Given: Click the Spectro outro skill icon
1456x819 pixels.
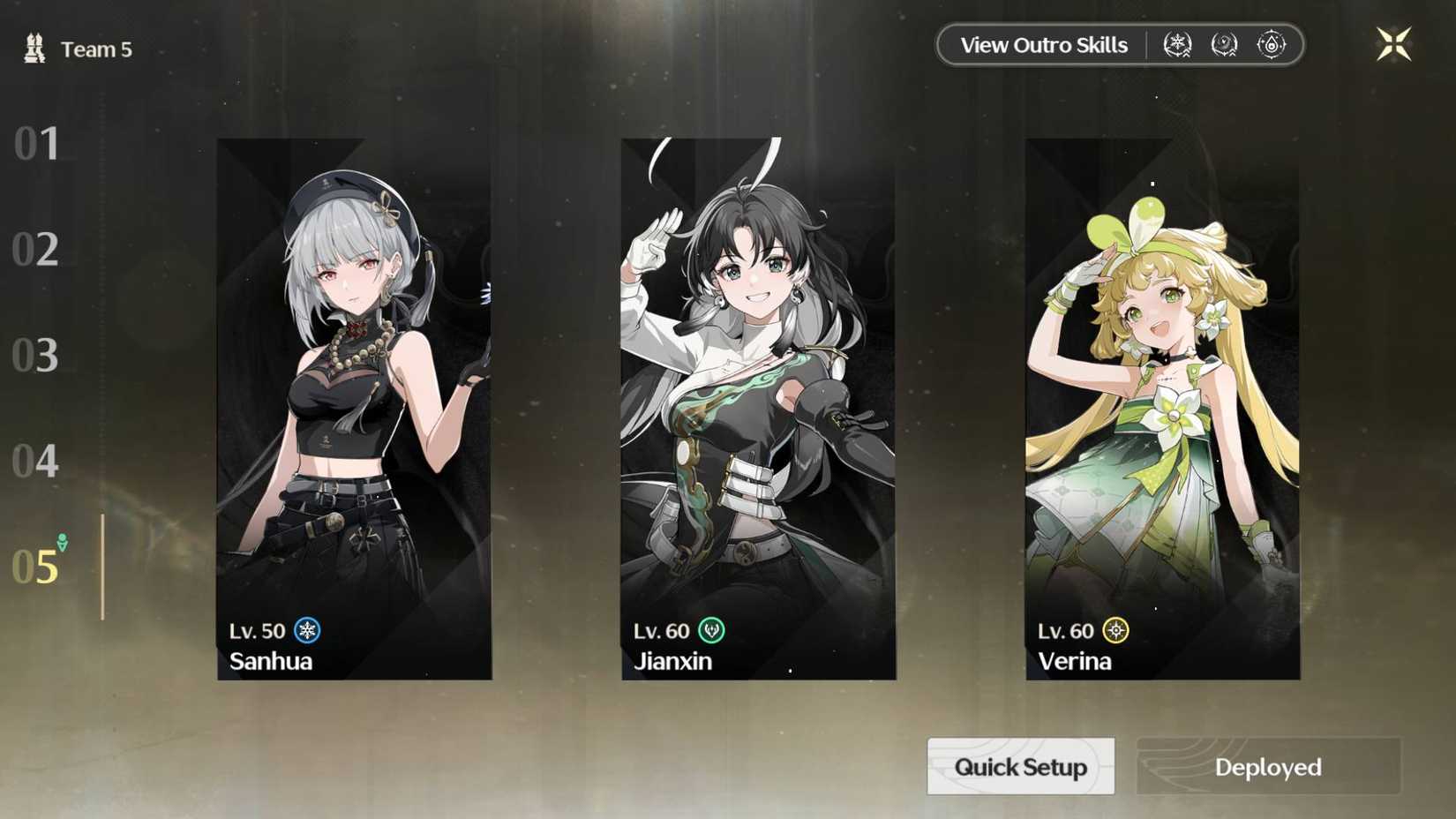Looking at the screenshot, I should point(1271,42).
